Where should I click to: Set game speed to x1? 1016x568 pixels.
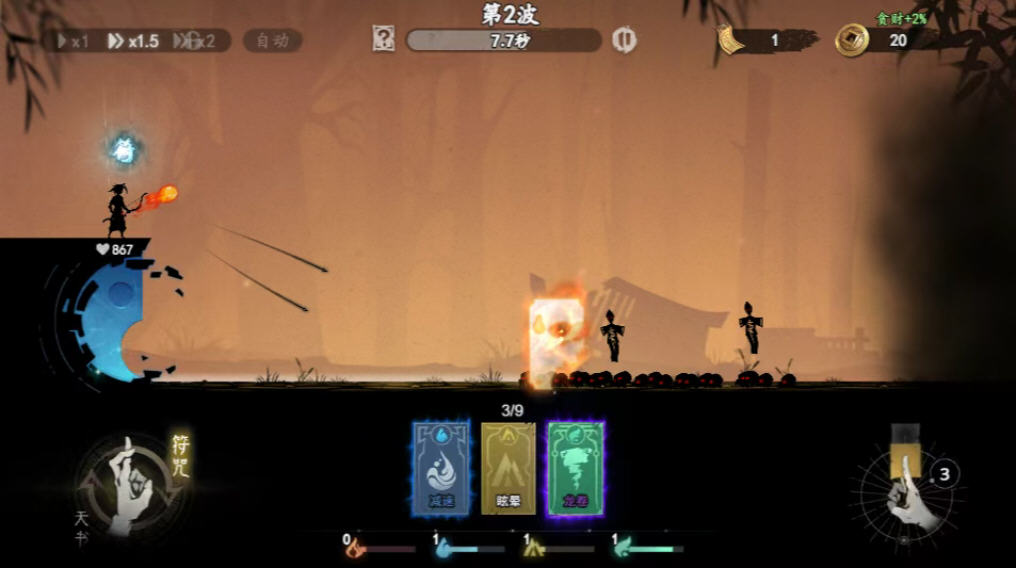pyautogui.click(x=75, y=41)
